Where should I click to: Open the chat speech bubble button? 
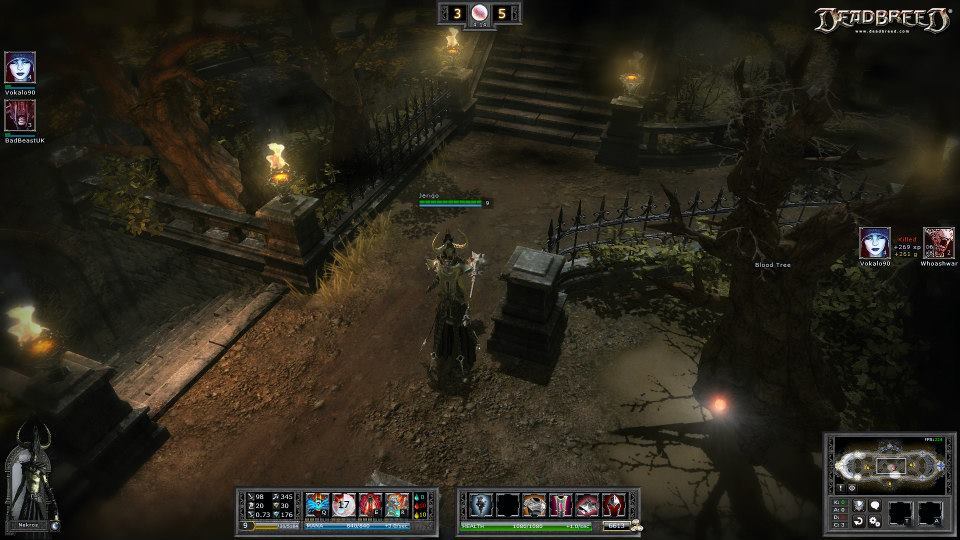[x=875, y=506]
